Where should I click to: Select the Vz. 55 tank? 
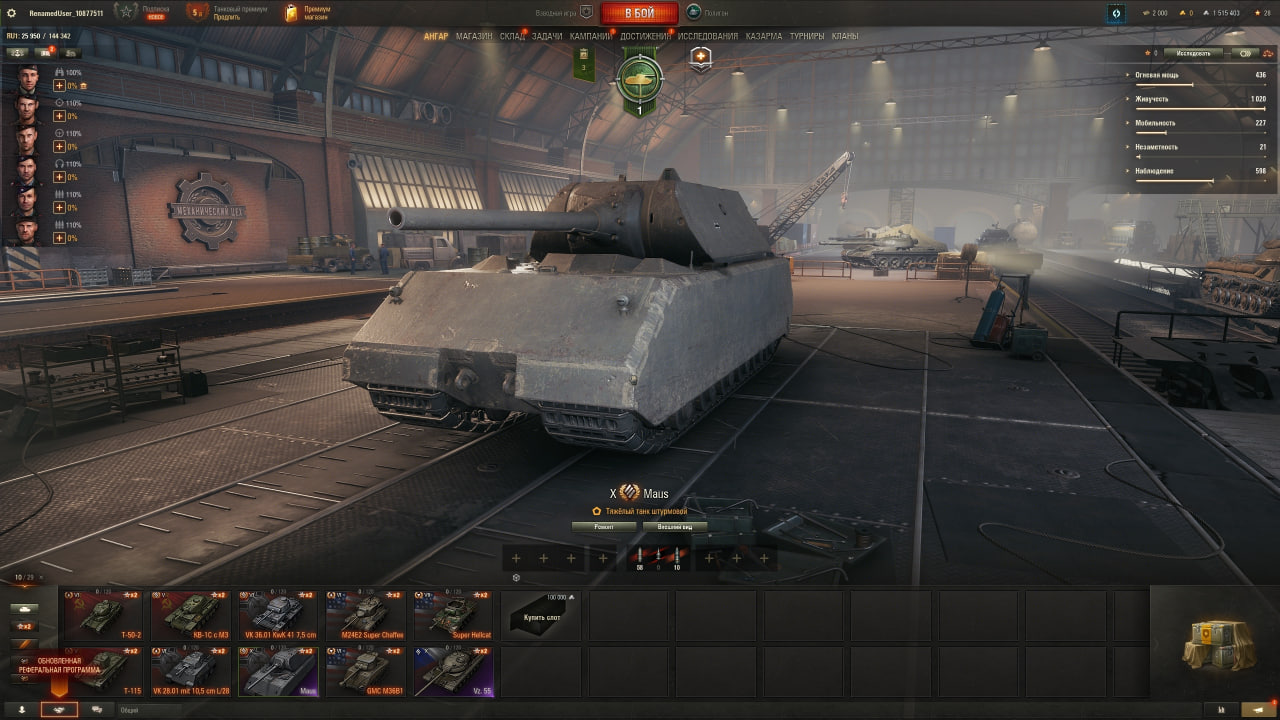[x=454, y=671]
